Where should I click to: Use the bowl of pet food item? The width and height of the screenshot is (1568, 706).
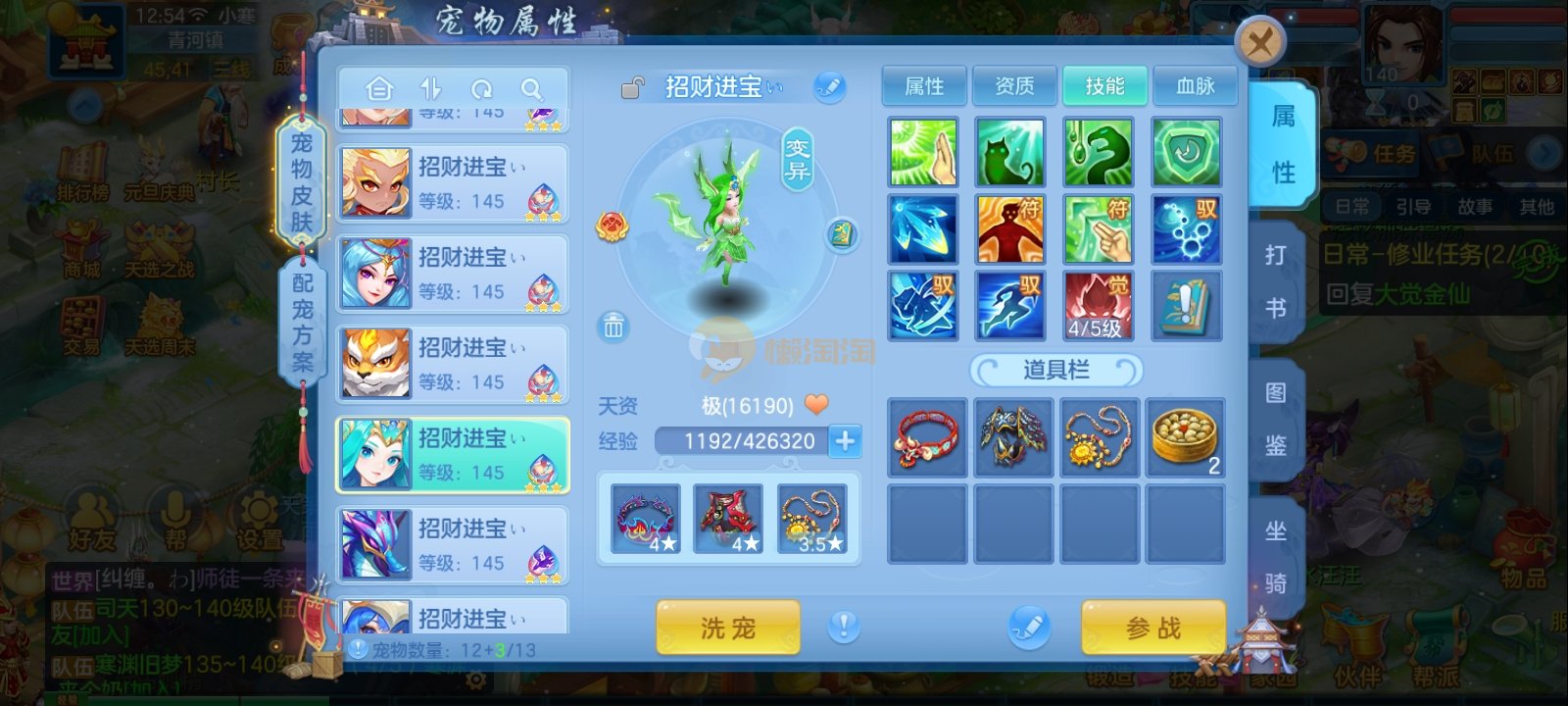[x=1185, y=437]
